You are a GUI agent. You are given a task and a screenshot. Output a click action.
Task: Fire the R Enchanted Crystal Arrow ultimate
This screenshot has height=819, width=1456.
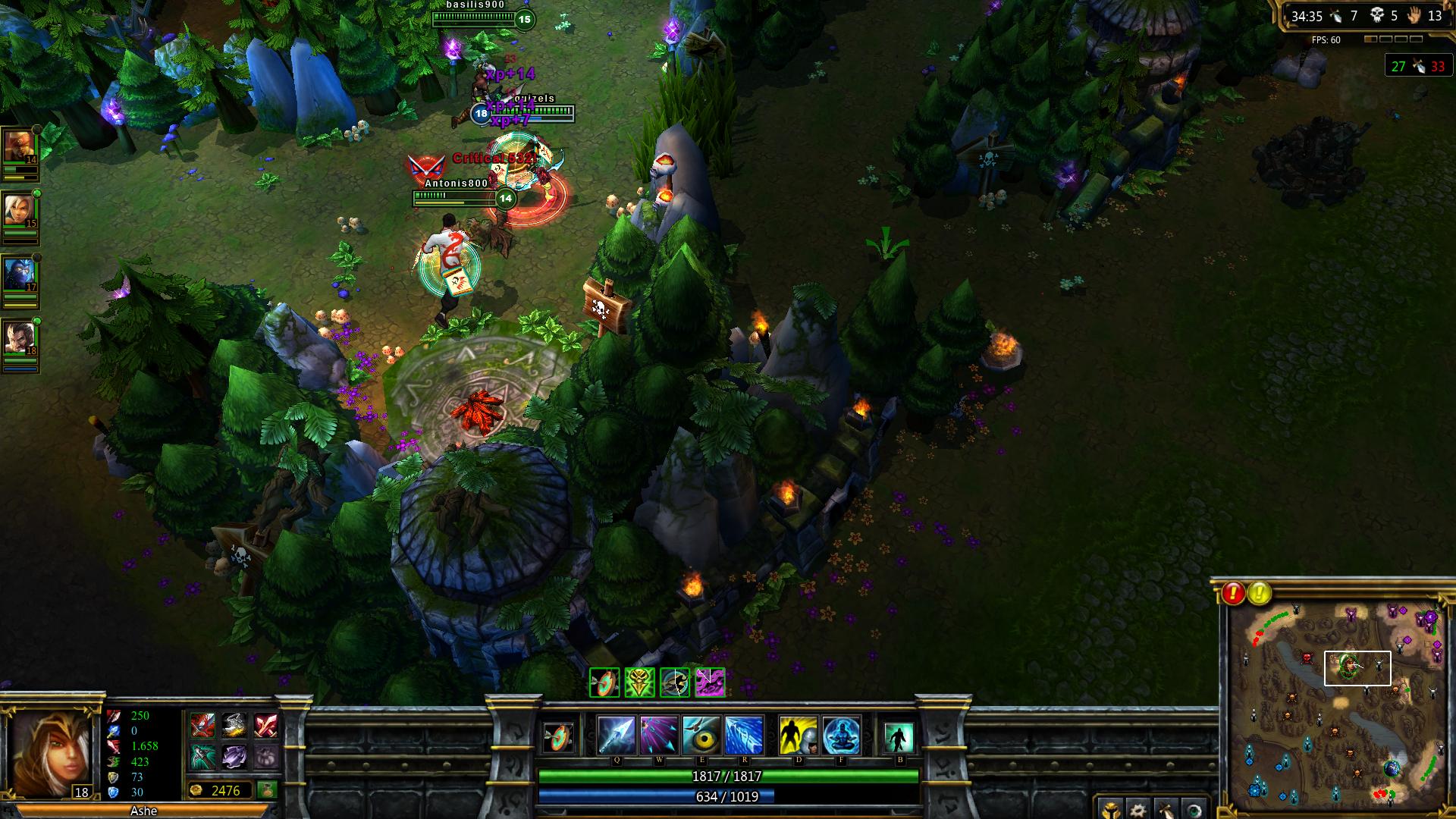click(744, 735)
